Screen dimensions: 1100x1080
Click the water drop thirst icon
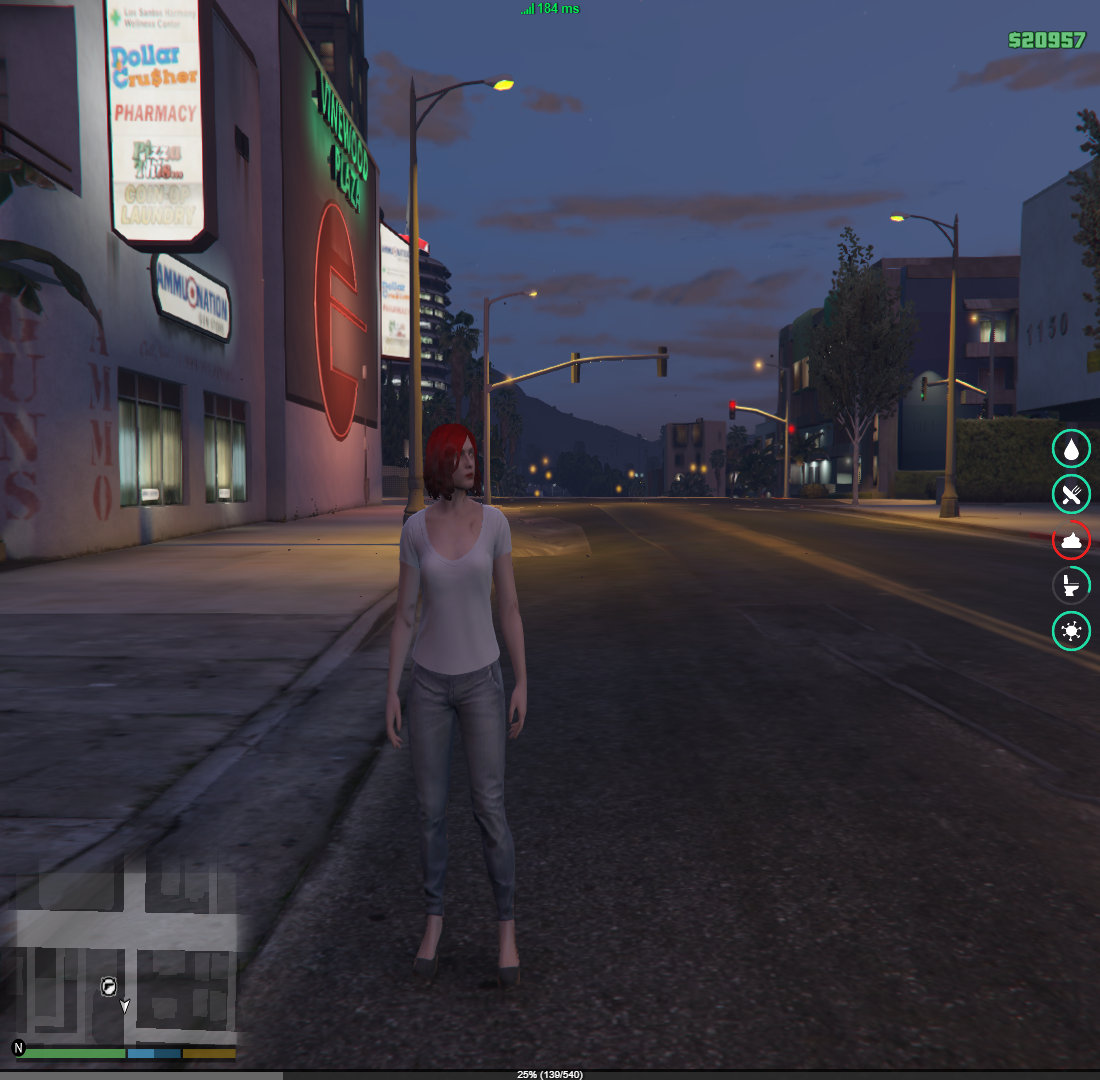pos(1071,449)
